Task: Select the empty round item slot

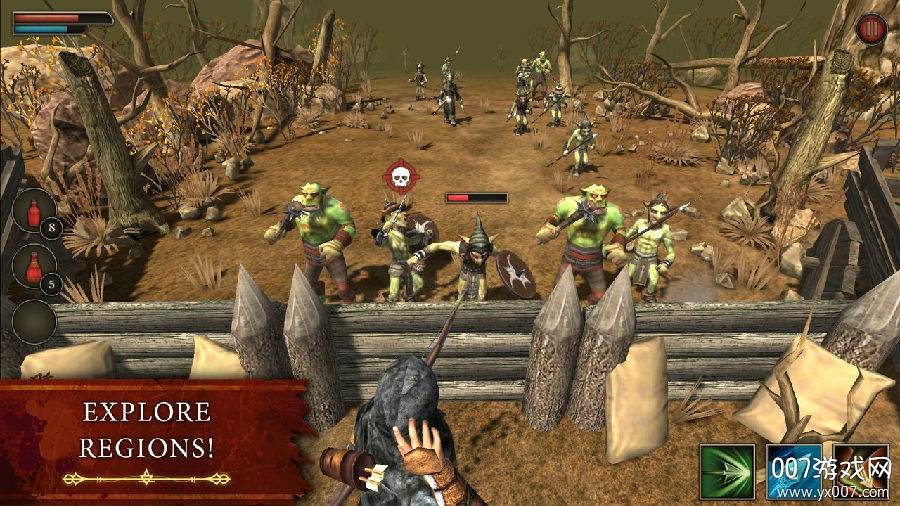Action: point(34,322)
